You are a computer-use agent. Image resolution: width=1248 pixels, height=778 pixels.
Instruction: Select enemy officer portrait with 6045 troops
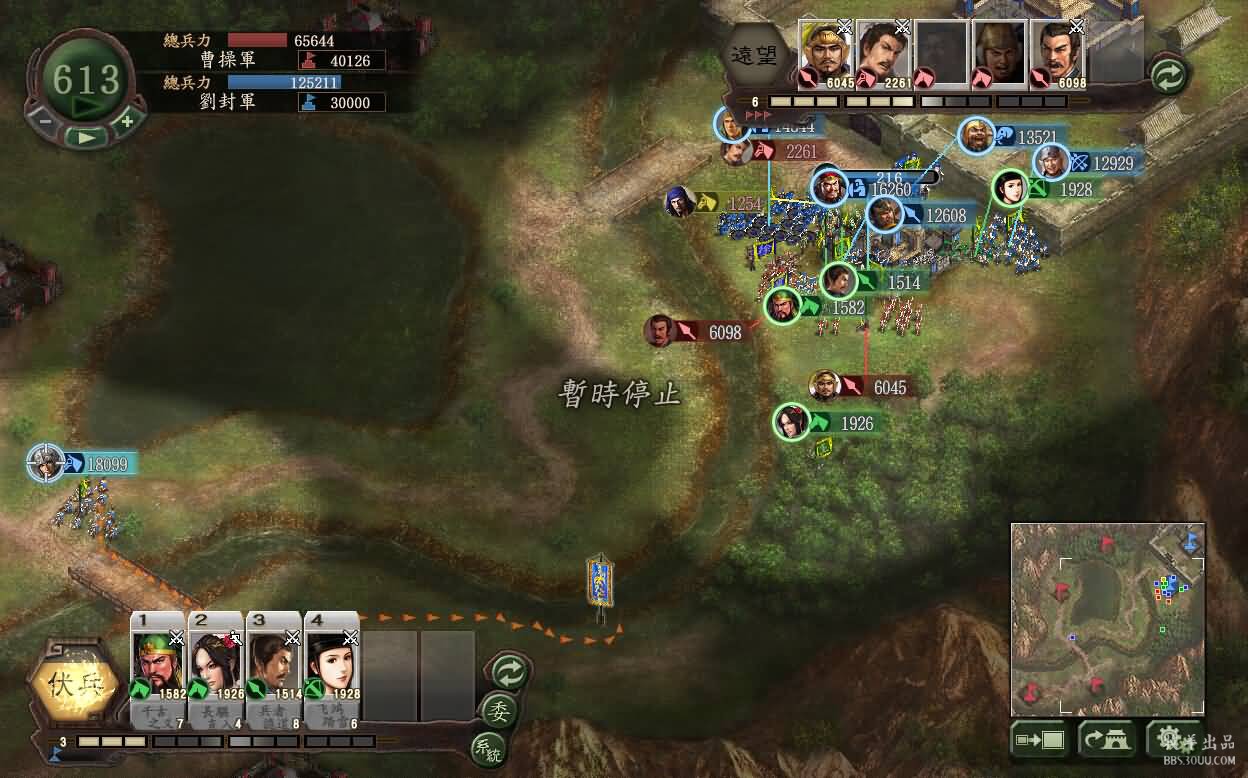[x=825, y=52]
